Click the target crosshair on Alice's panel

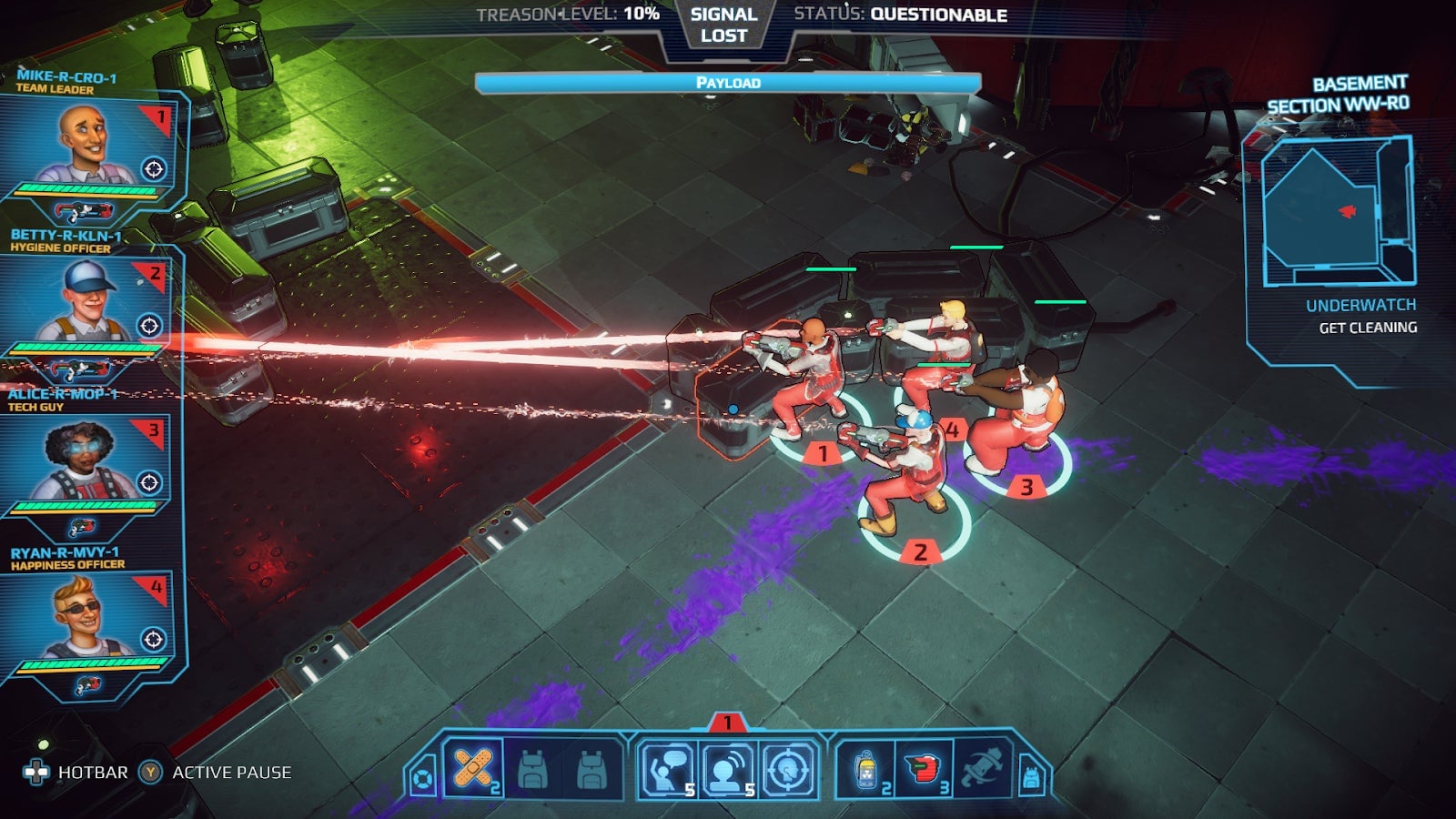click(x=149, y=482)
